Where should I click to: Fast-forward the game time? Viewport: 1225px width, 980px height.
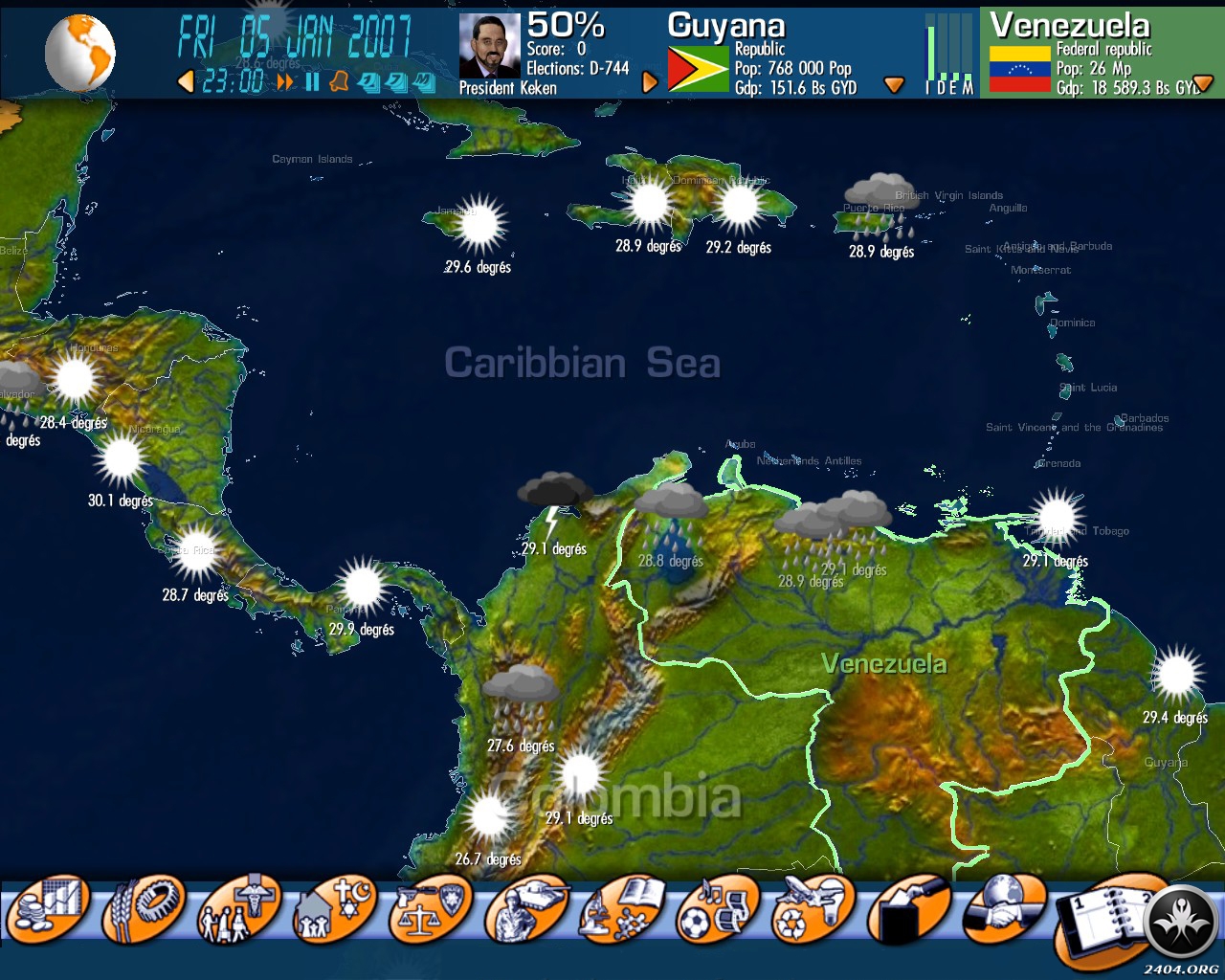pyautogui.click(x=285, y=82)
